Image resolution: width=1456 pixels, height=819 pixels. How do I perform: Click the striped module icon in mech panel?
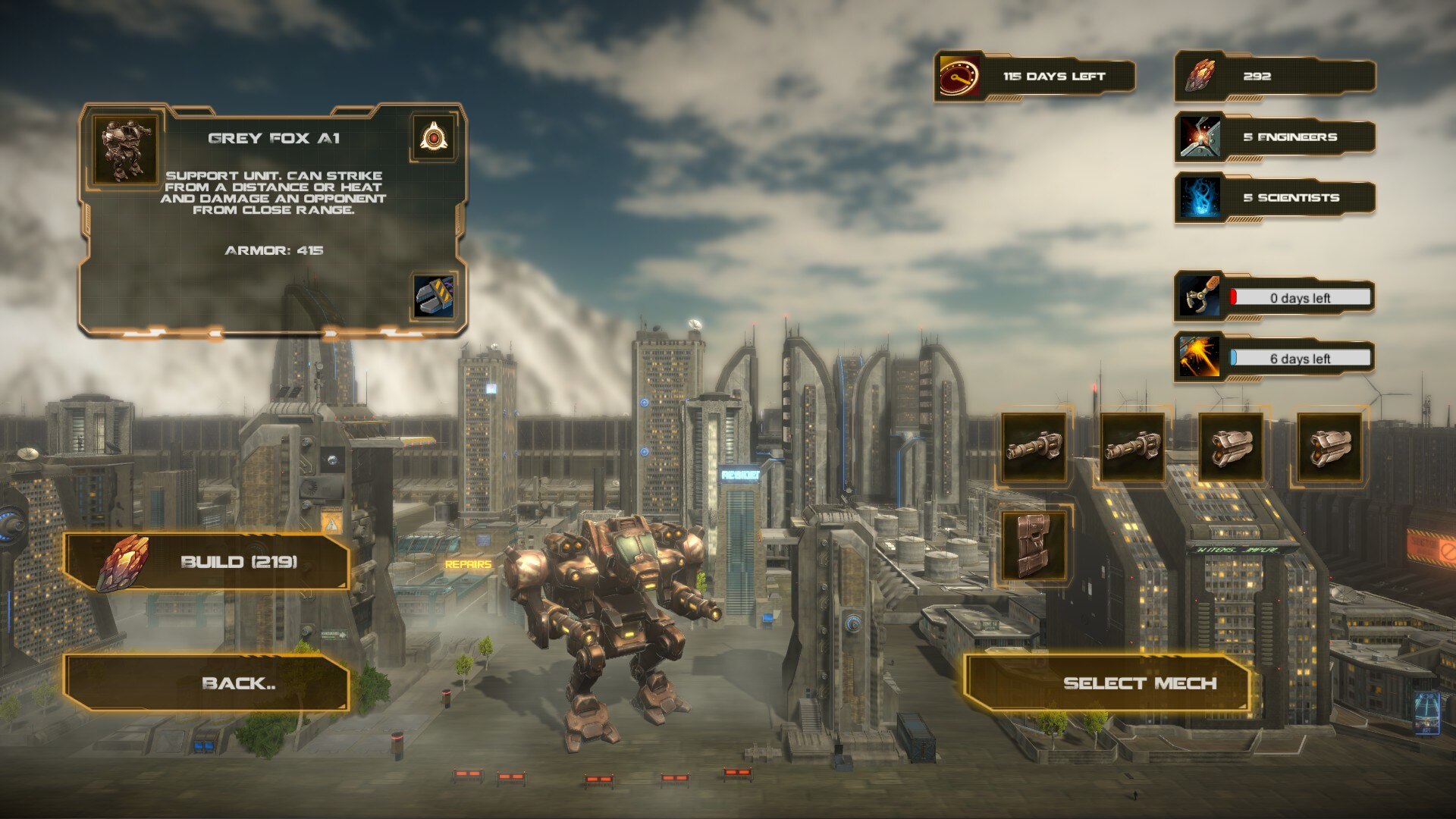pyautogui.click(x=435, y=297)
